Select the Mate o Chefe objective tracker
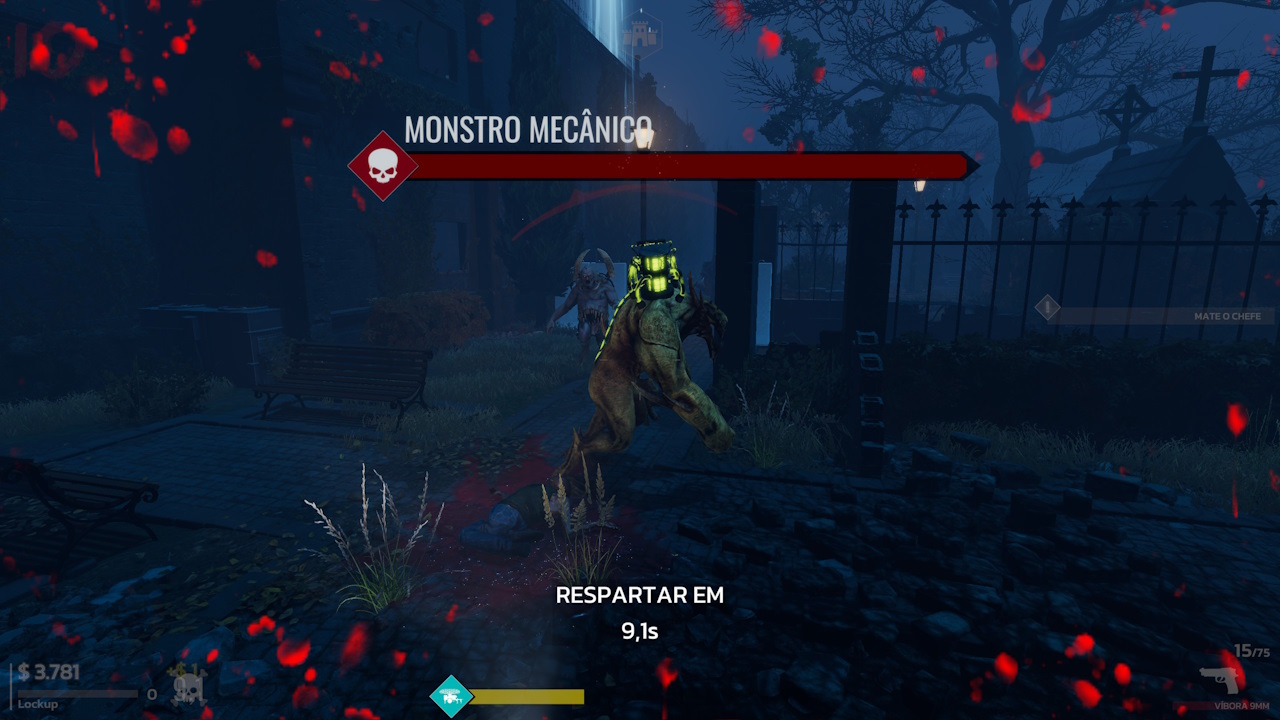Viewport: 1280px width, 720px height. point(1156,316)
